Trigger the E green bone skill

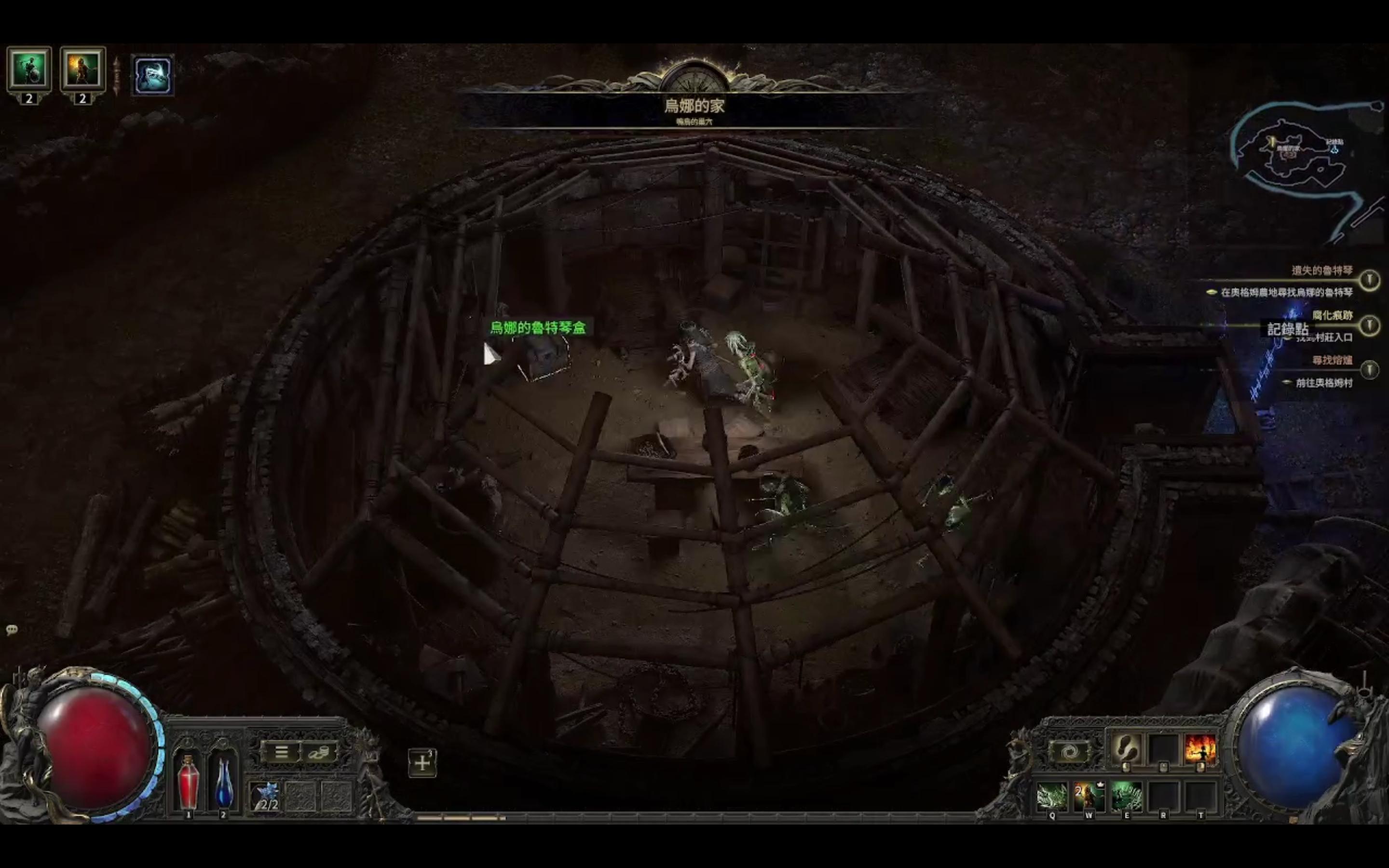tap(1126, 797)
